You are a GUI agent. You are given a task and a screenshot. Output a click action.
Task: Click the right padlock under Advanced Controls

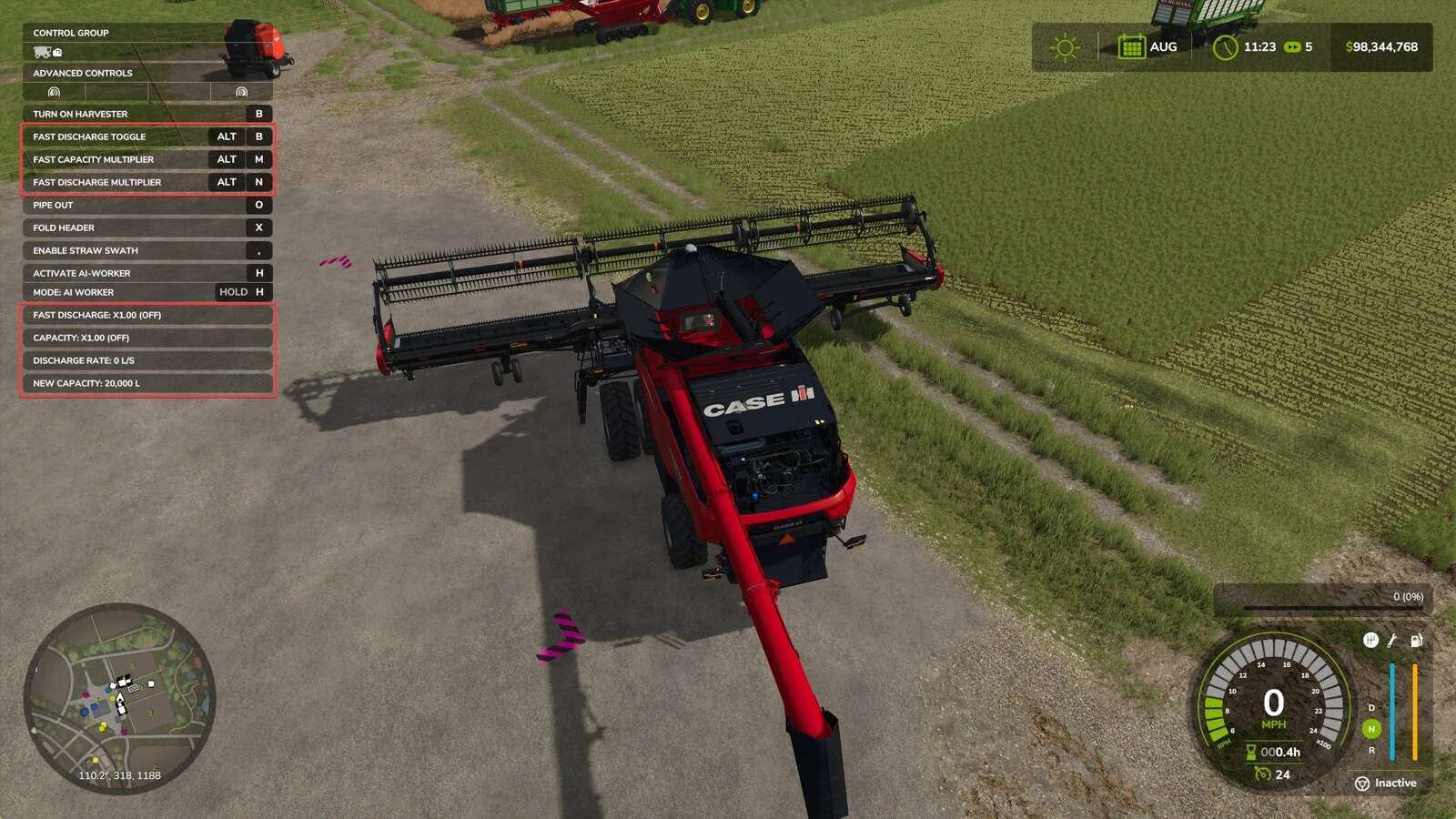241,92
